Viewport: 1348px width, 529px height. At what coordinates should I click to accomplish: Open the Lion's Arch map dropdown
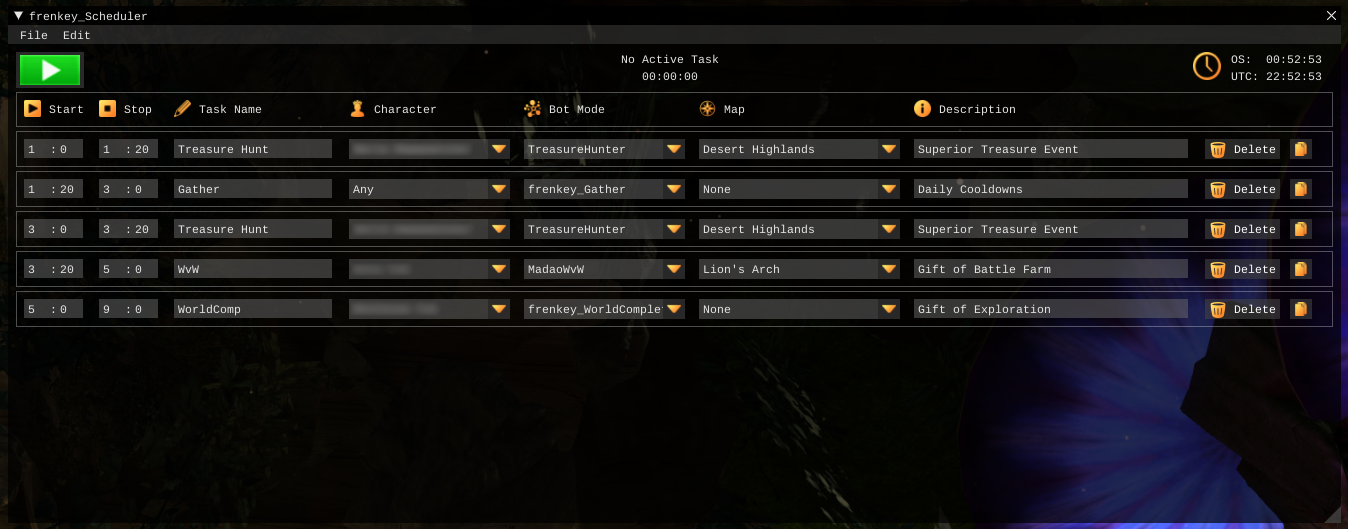(x=889, y=269)
